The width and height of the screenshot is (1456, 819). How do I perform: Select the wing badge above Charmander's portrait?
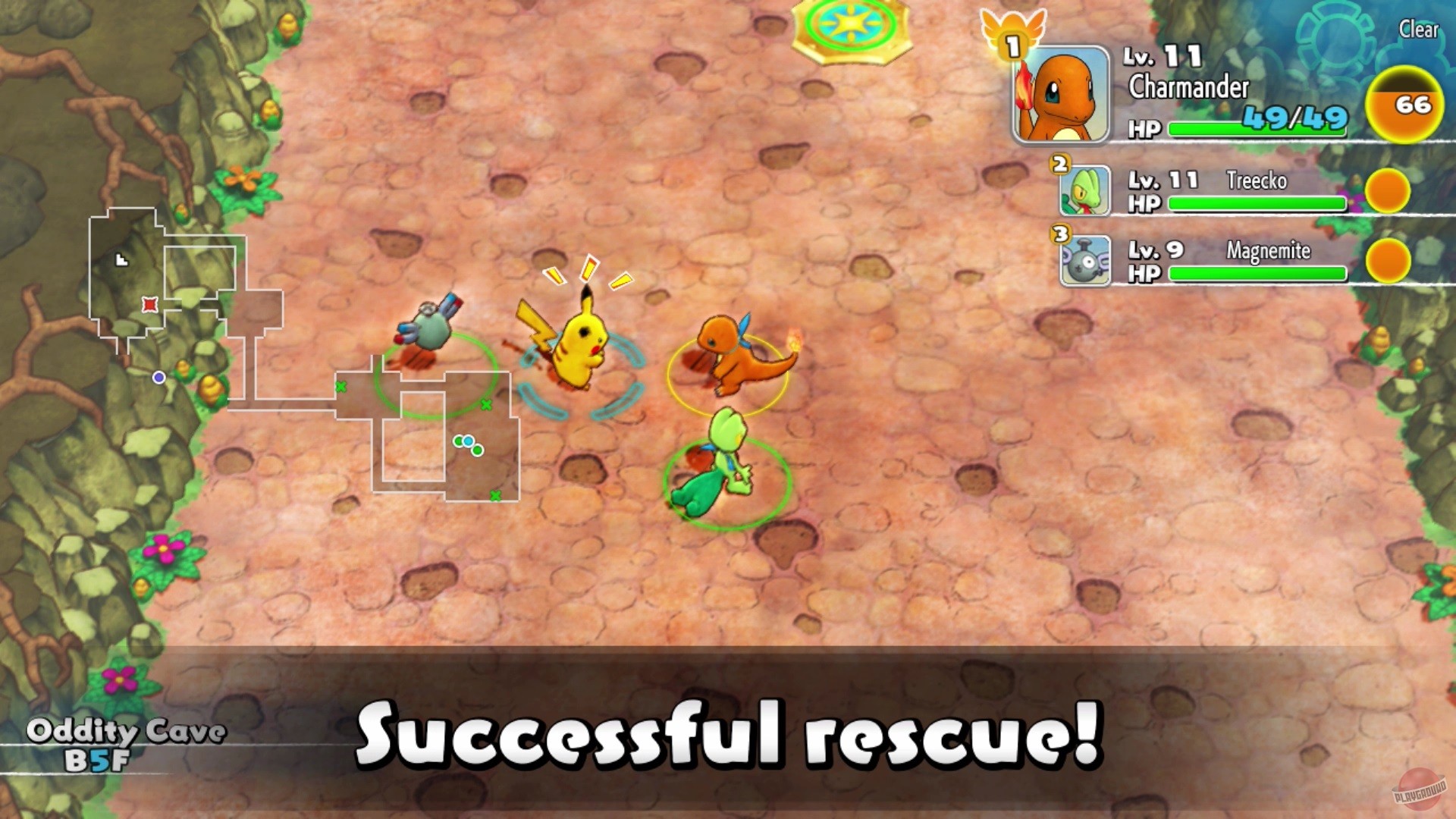click(1012, 30)
